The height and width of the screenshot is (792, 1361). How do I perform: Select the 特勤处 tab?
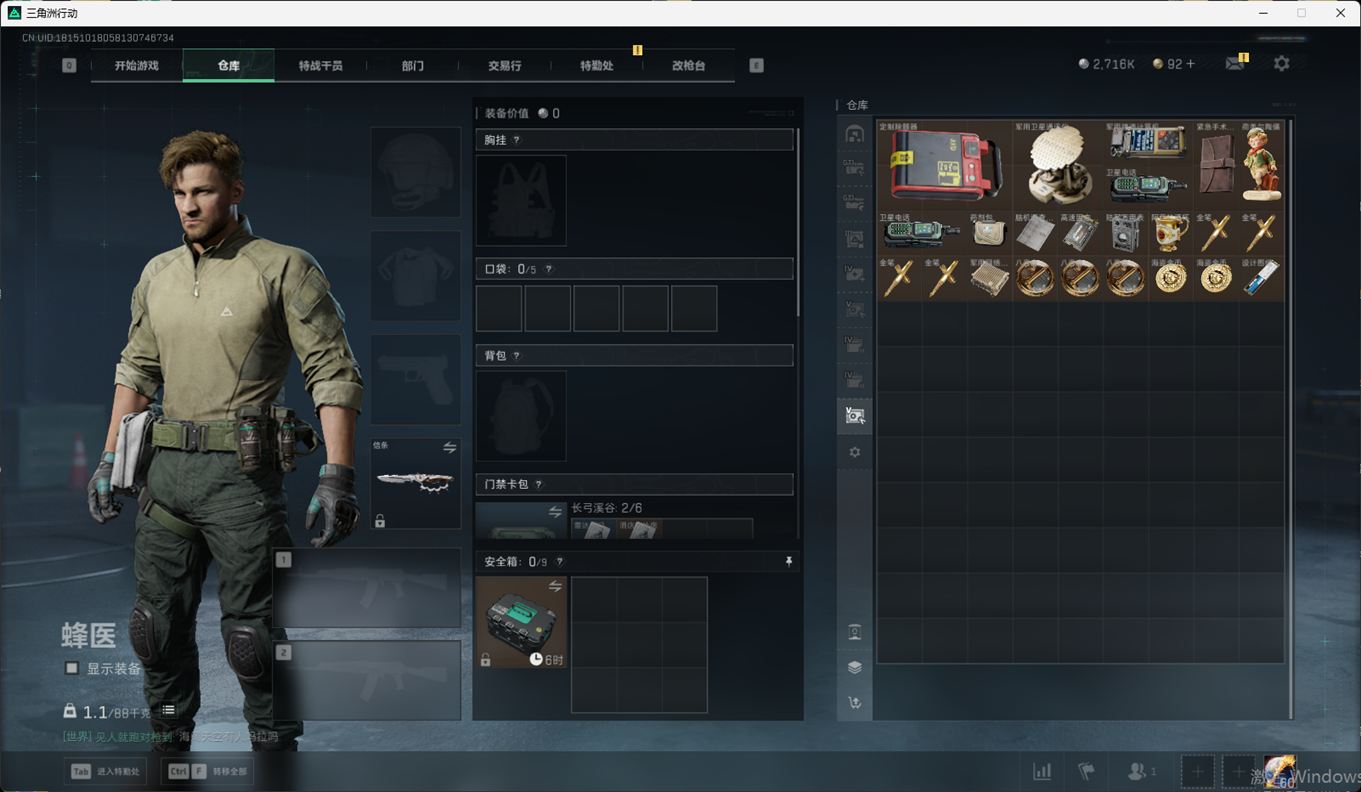(x=596, y=66)
